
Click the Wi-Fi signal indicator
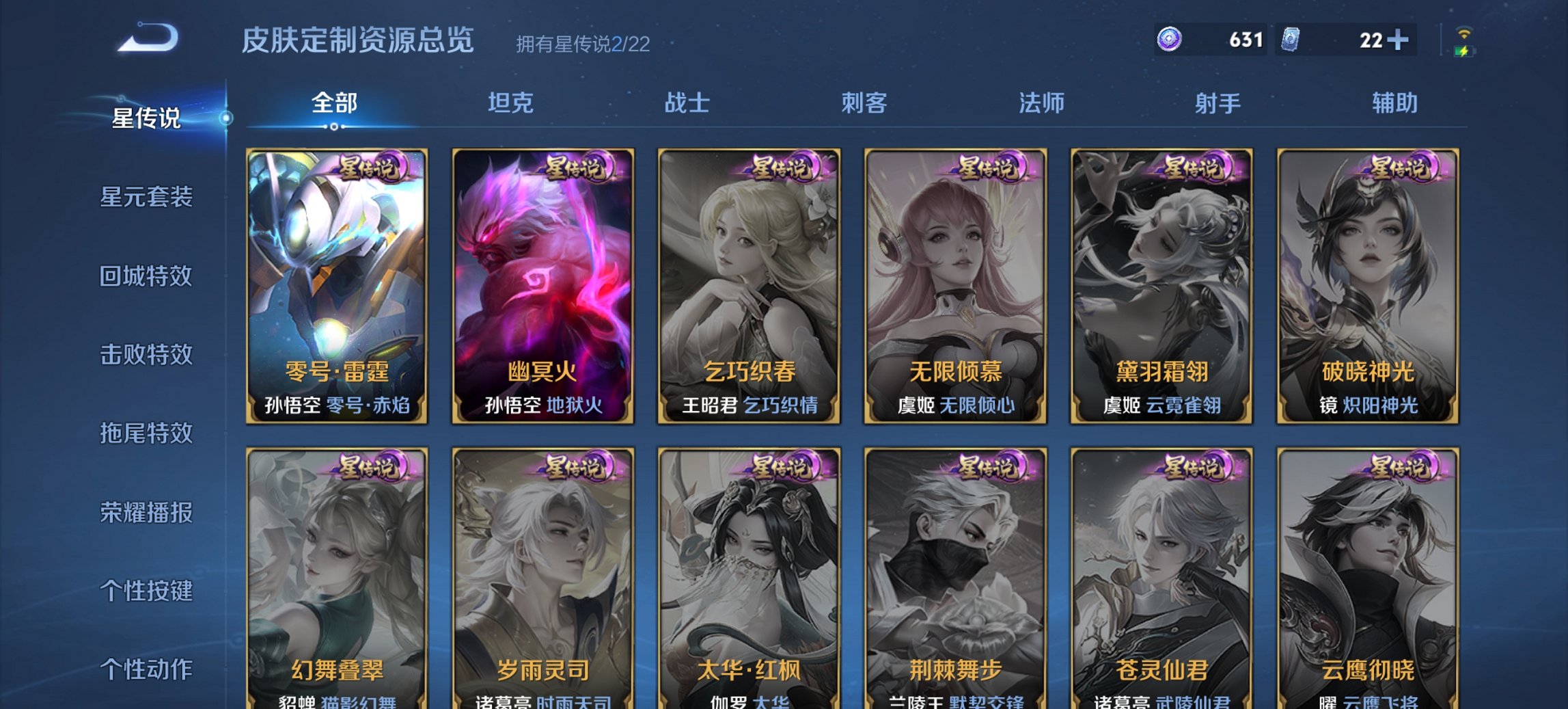[1463, 31]
